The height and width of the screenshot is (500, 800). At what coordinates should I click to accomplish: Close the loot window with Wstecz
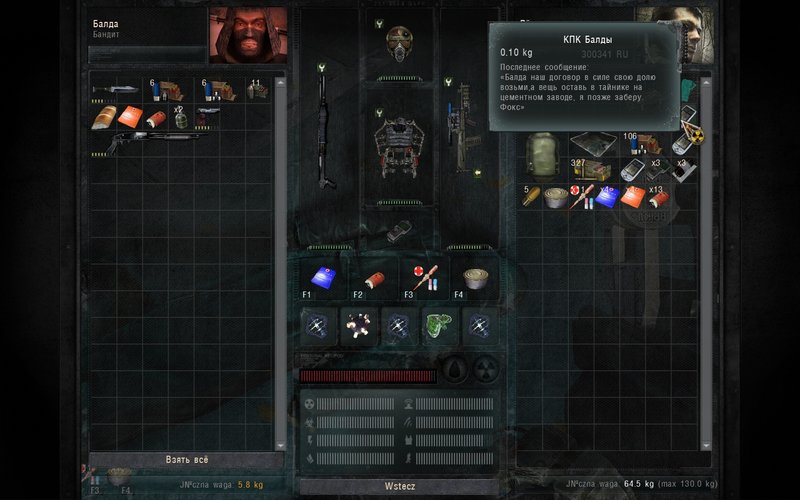click(x=399, y=485)
